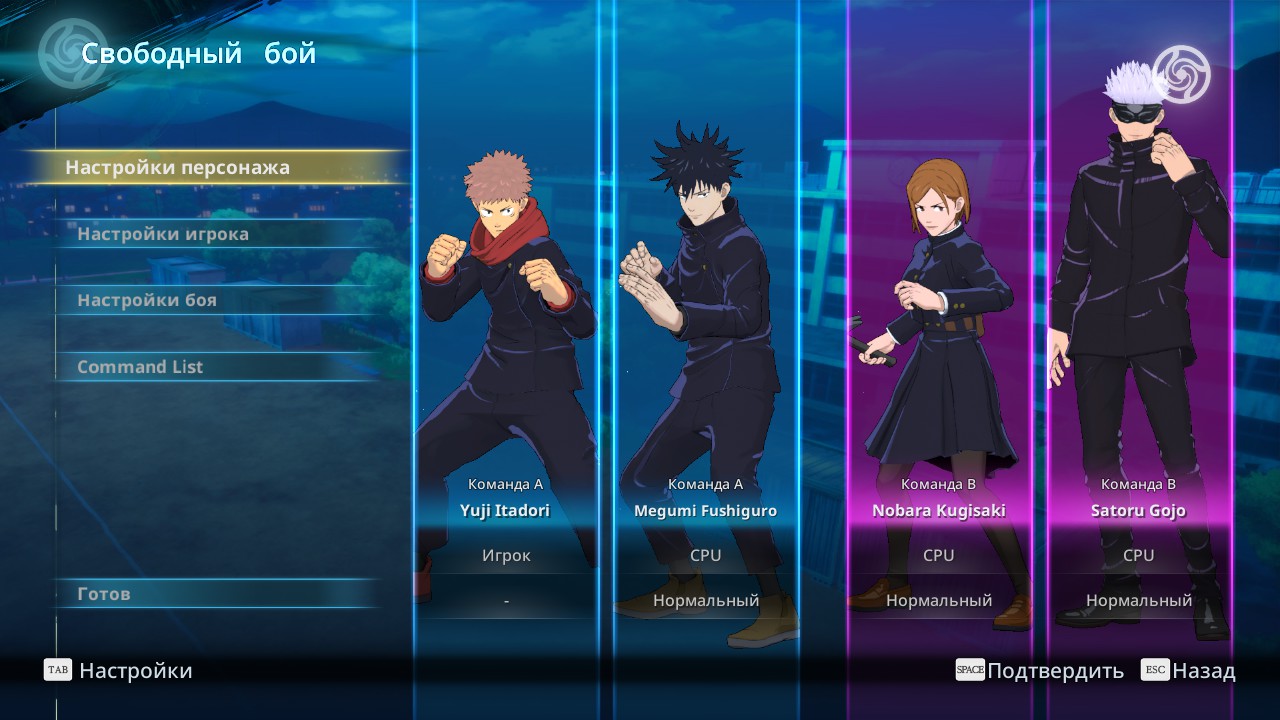Open the Настройки персонажа menu entry
Screen dimensions: 1280x720
[x=178, y=168]
